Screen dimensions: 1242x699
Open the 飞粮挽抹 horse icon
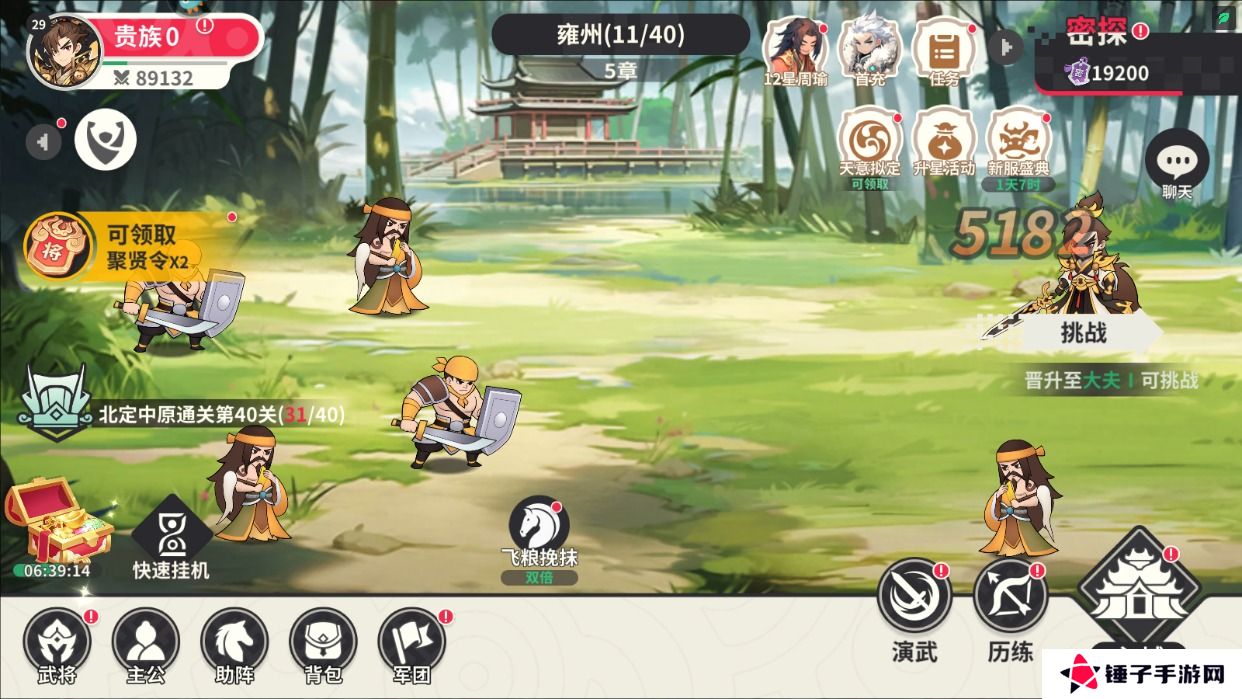[539, 525]
